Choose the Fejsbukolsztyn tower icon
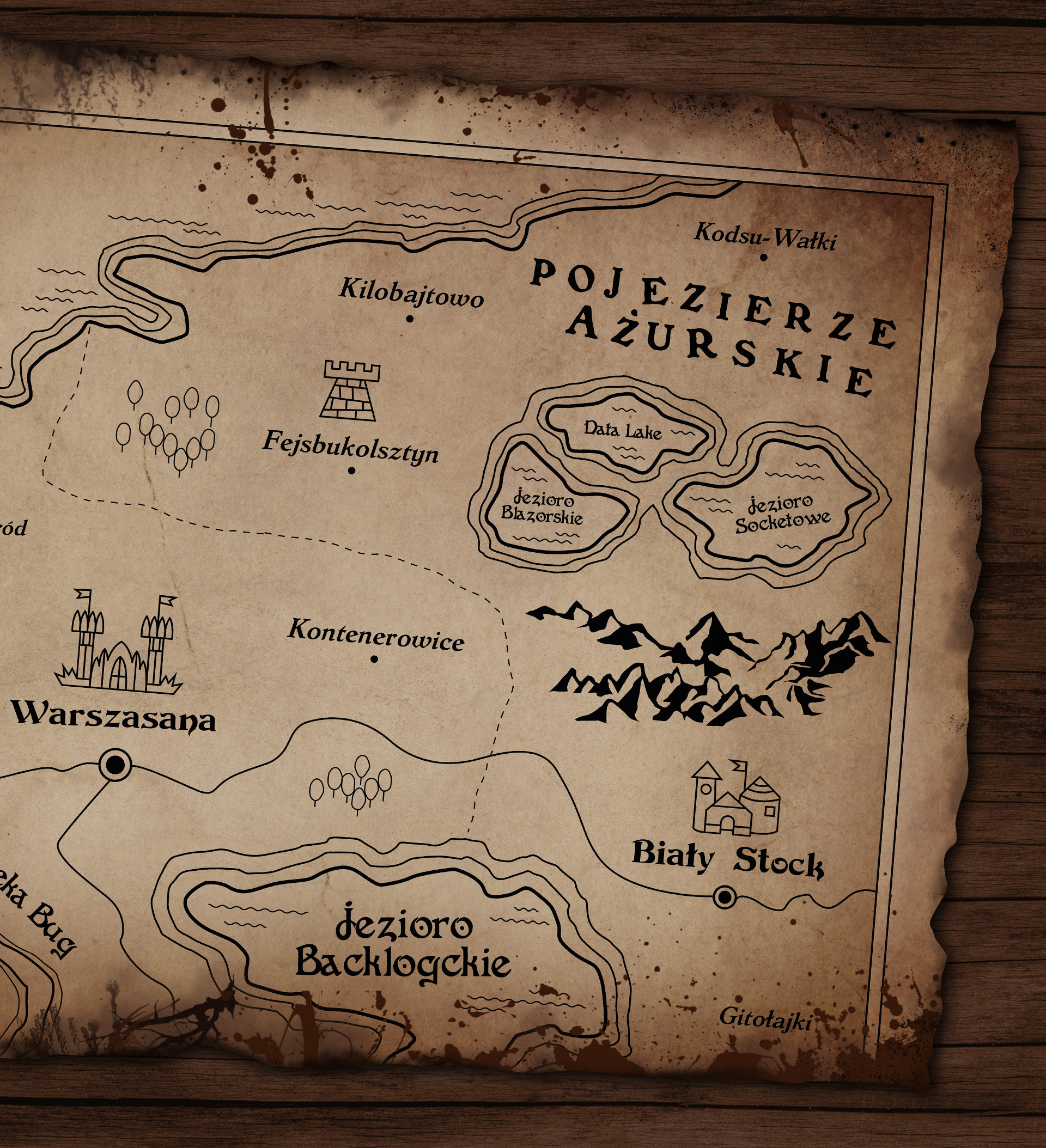Viewport: 1046px width, 1148px height. click(350, 390)
